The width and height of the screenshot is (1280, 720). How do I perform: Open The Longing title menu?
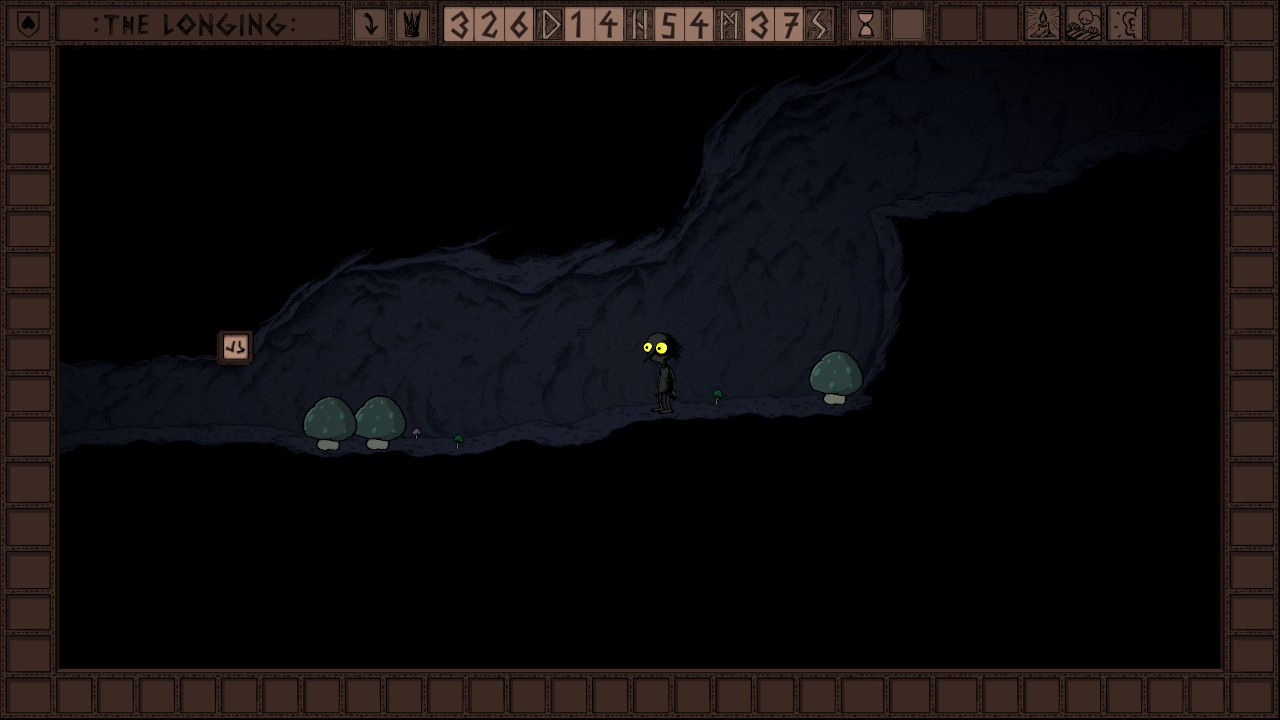197,24
